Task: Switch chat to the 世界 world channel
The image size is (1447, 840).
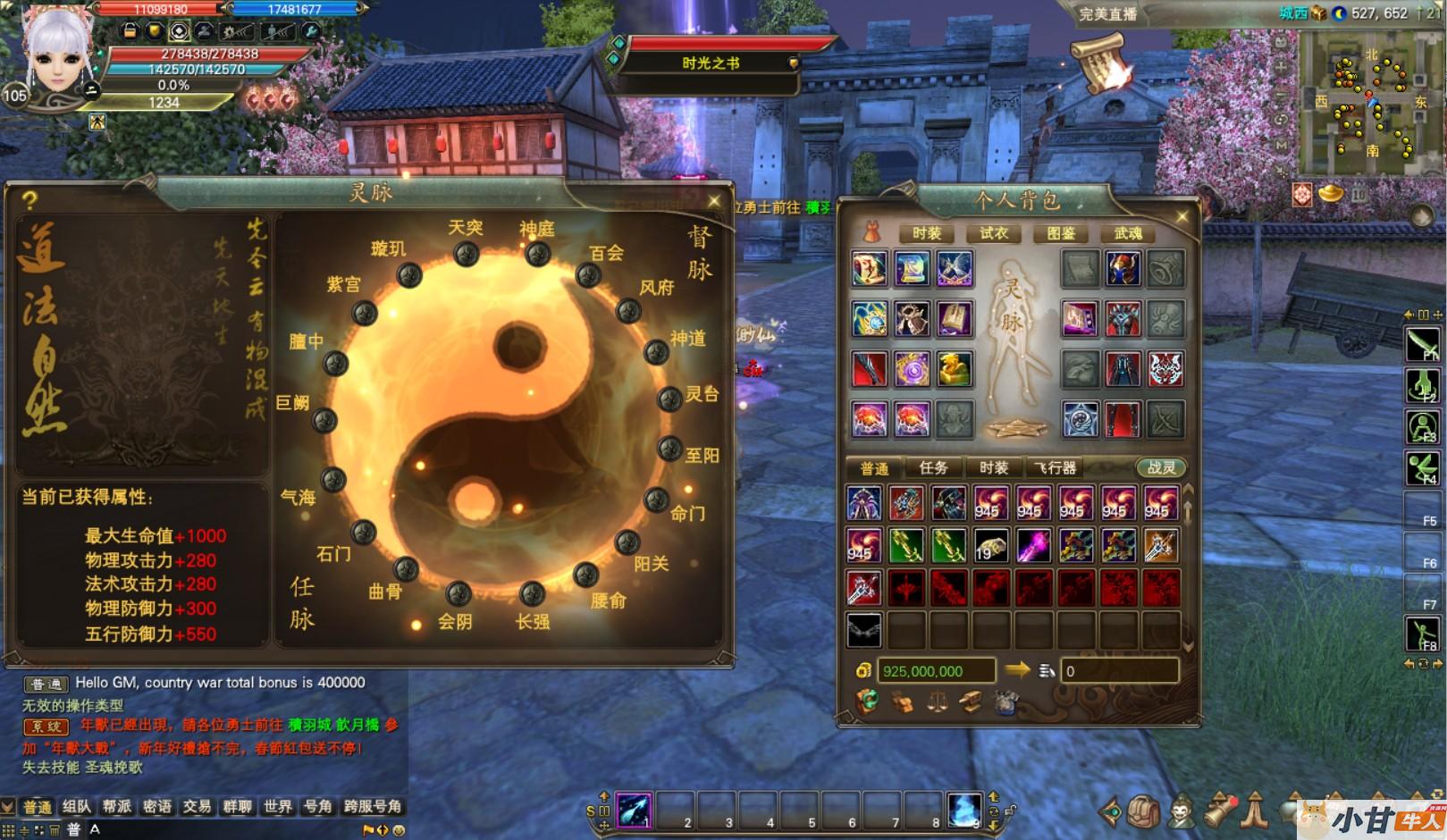Action: click(277, 806)
